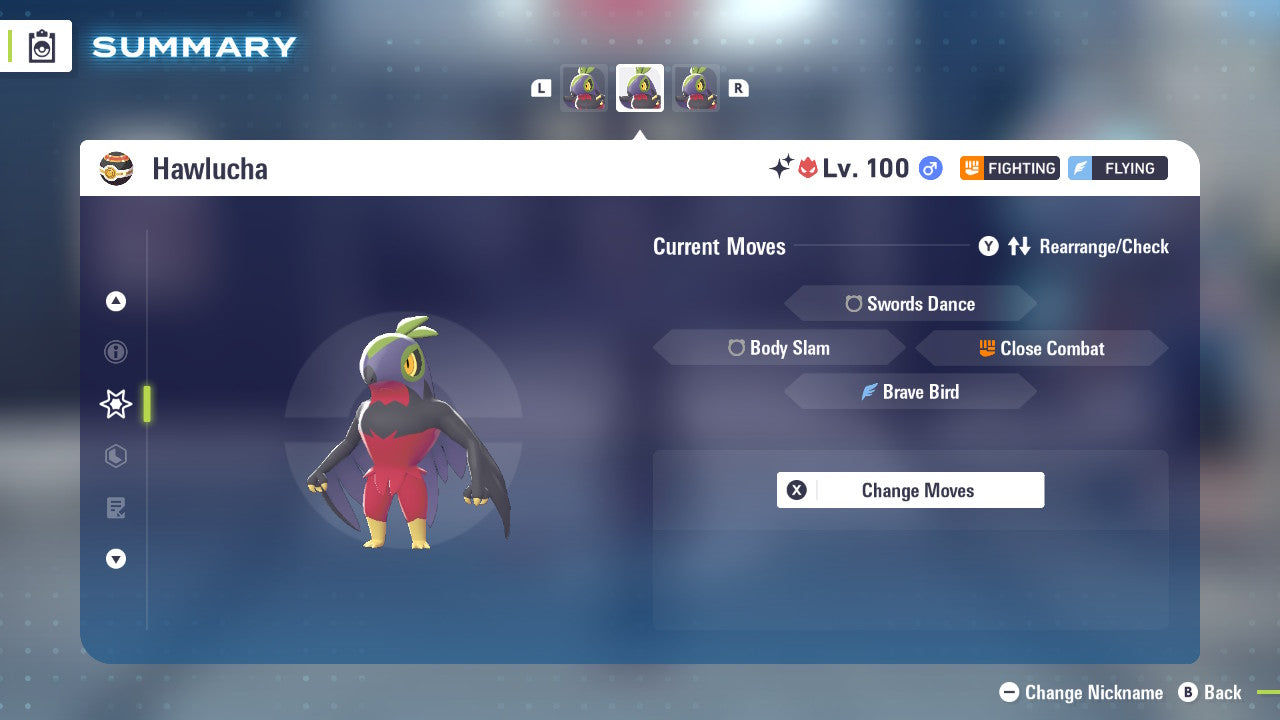This screenshot has height=720, width=1280.
Task: Select the Swords Dance move
Action: [910, 304]
